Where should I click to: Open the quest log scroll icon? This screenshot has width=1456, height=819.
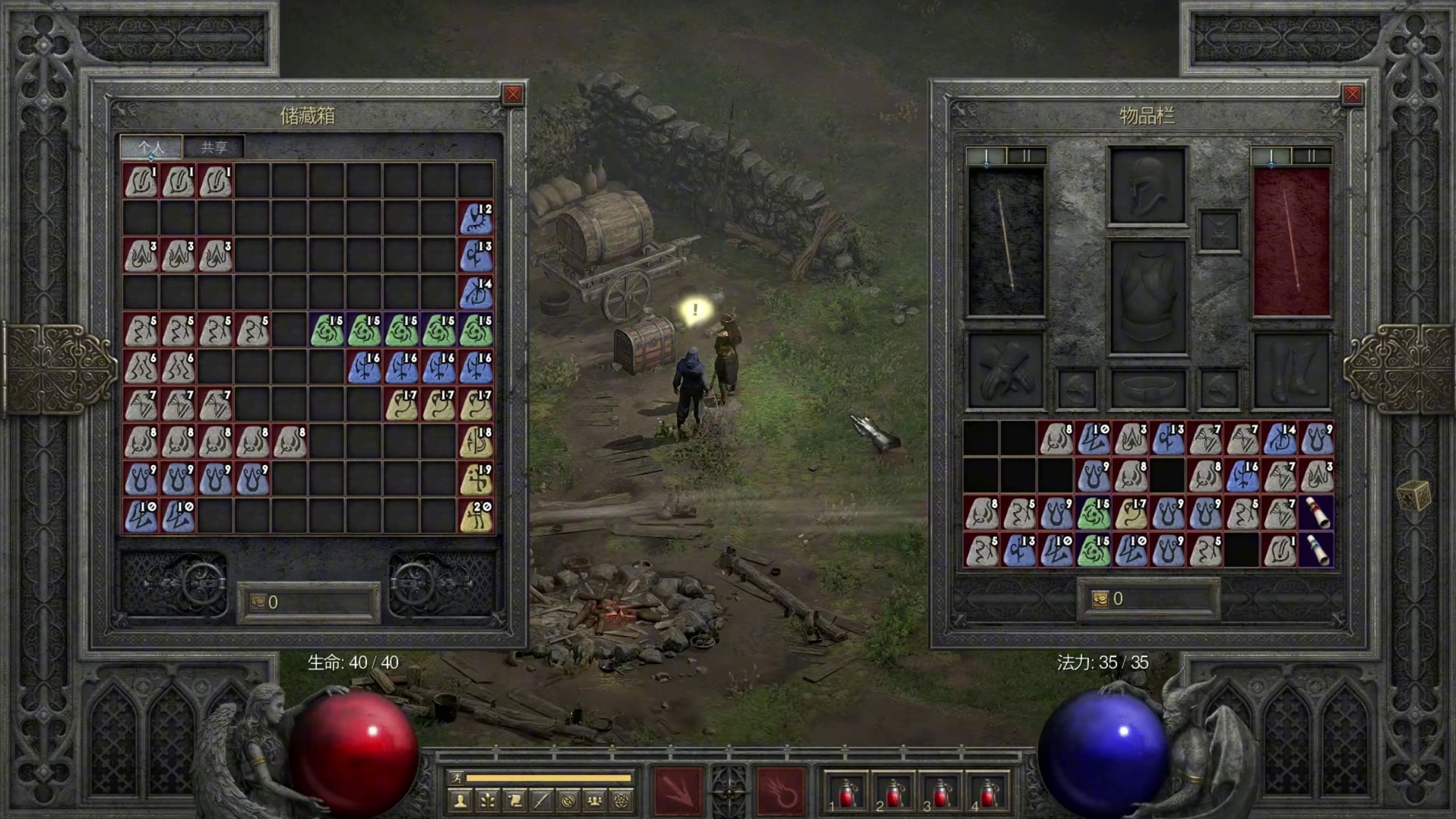[x=514, y=801]
